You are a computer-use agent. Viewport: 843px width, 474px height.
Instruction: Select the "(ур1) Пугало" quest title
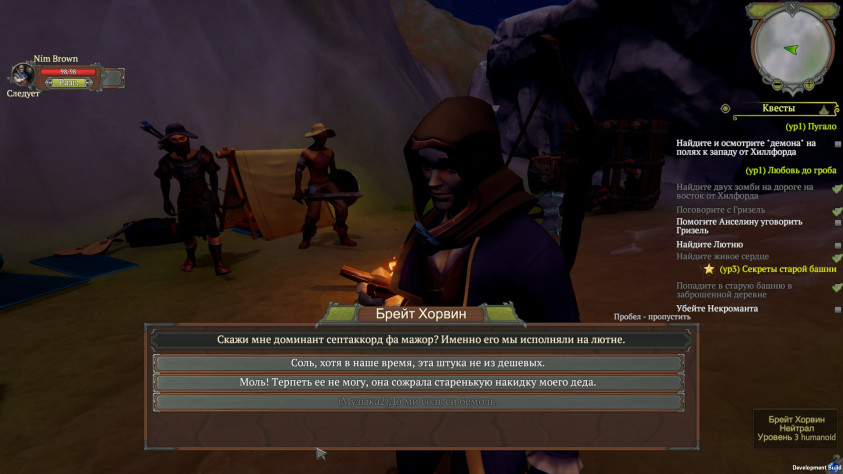(809, 127)
